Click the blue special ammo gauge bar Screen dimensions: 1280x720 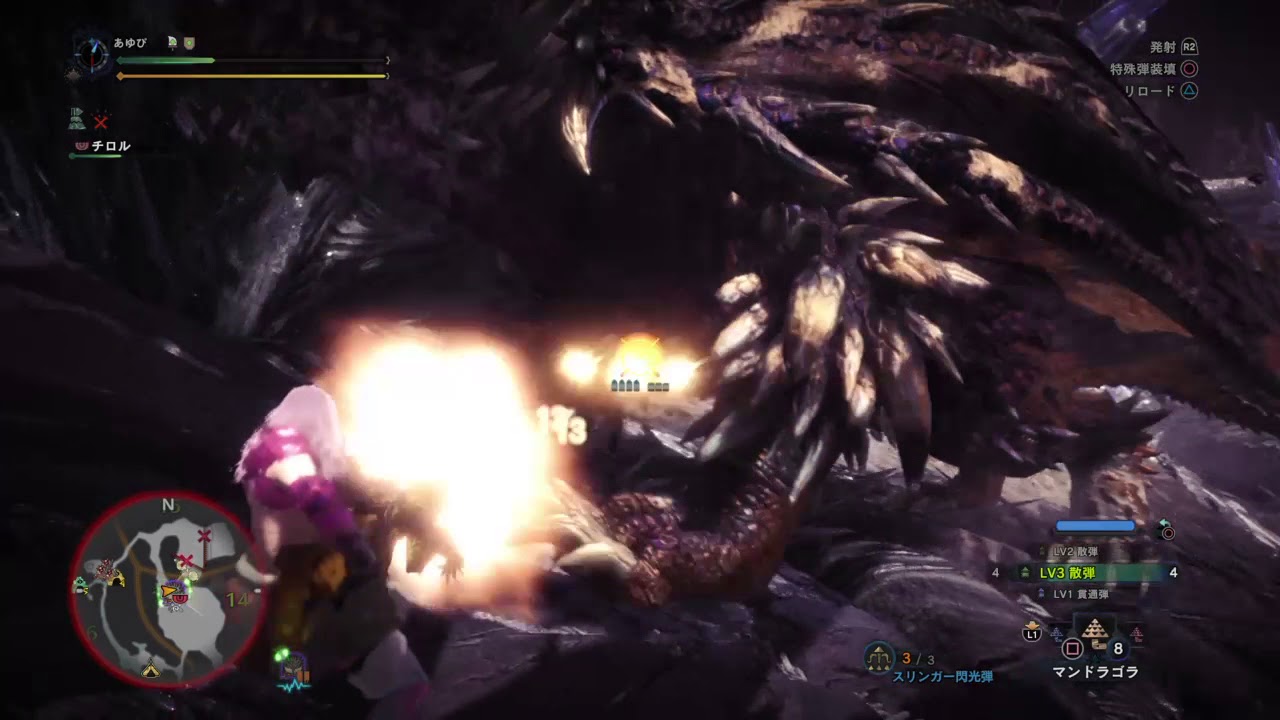[1095, 524]
